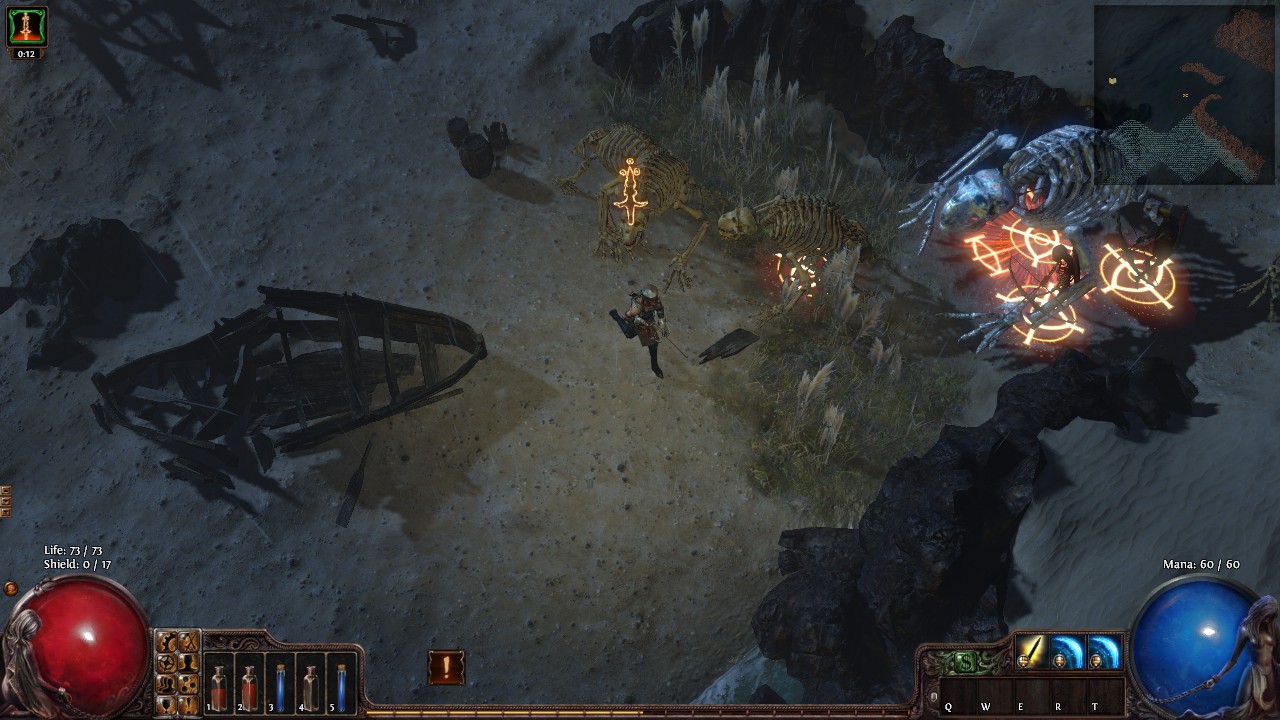1280x720 pixels.
Task: Click the sword buff icon with timer
Action: tap(27, 27)
